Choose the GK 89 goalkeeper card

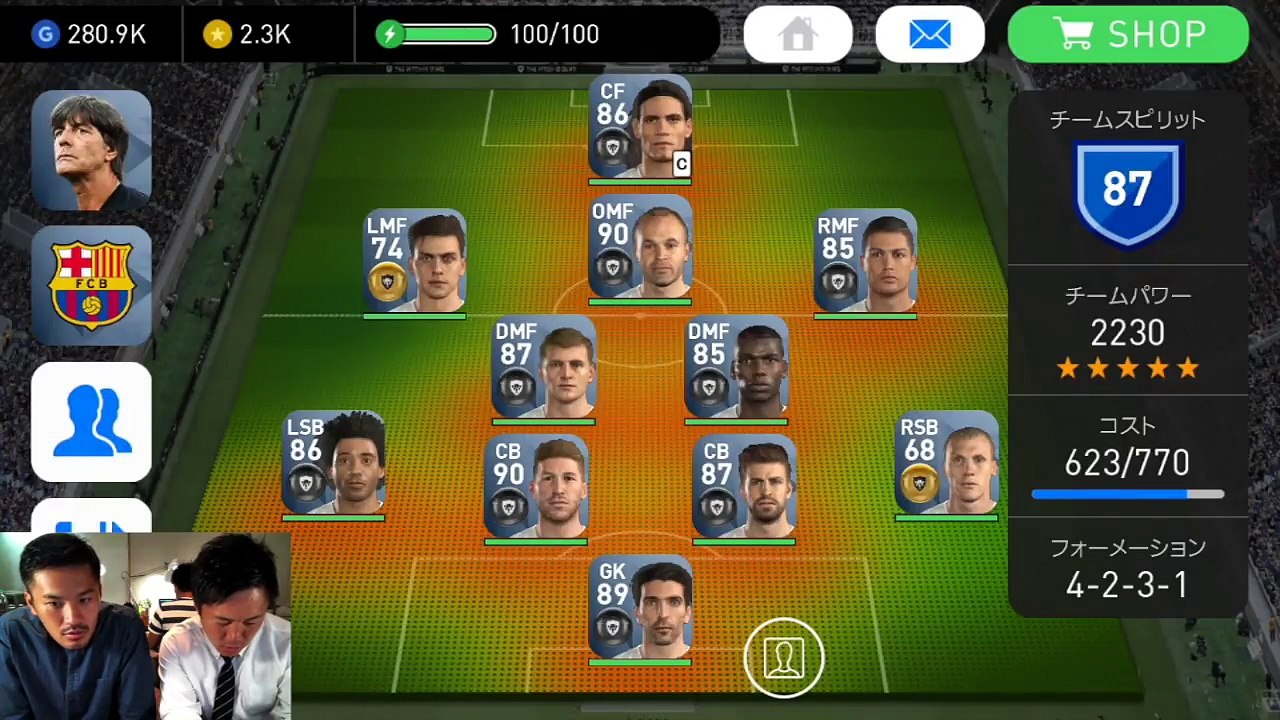coord(640,608)
